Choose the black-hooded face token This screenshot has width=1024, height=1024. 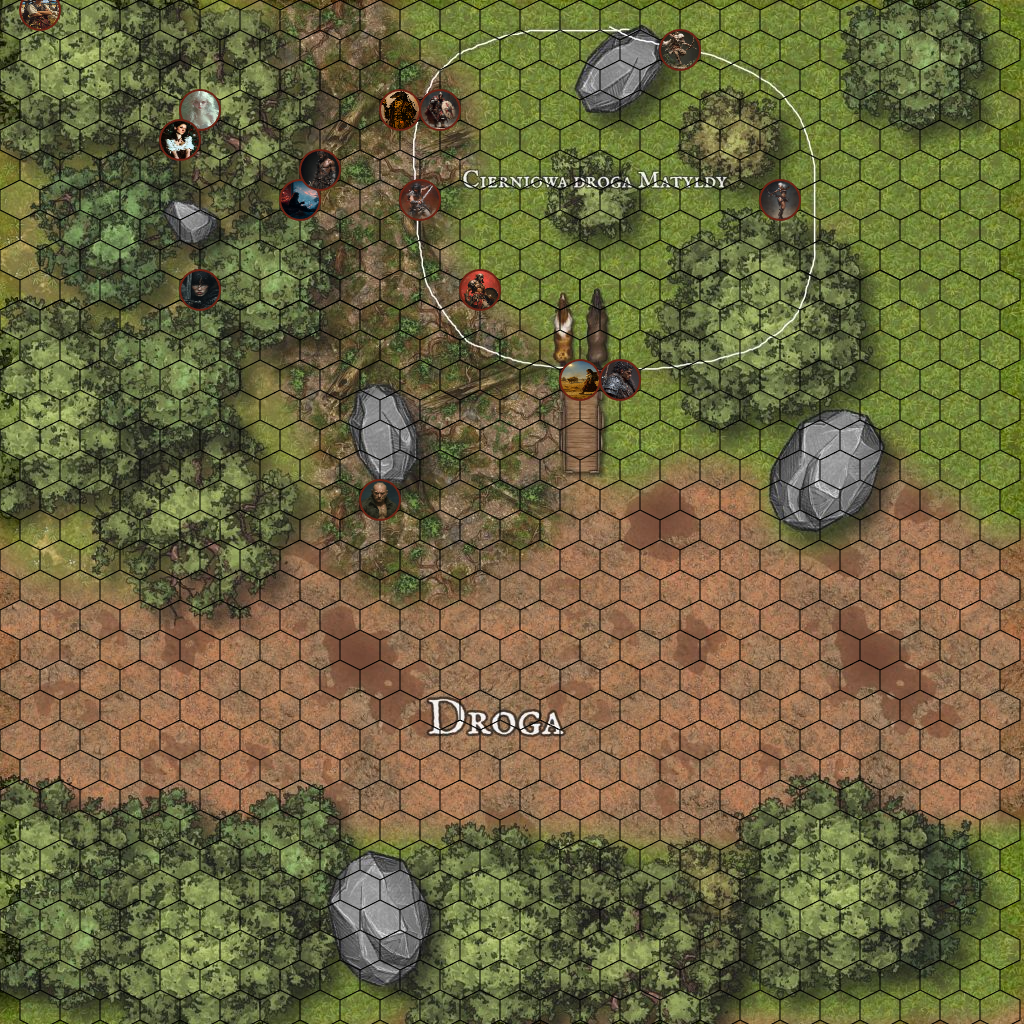click(x=200, y=289)
